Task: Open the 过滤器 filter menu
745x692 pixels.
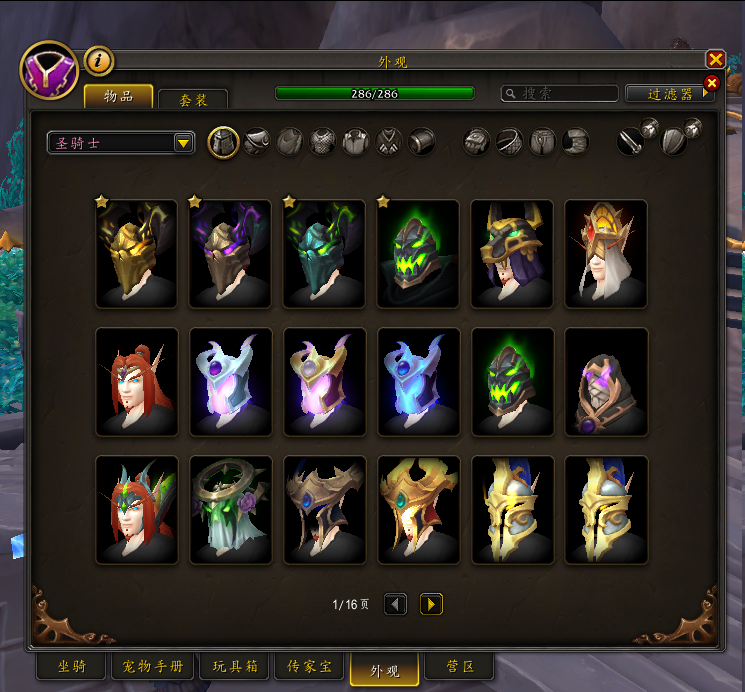Action: 668,93
